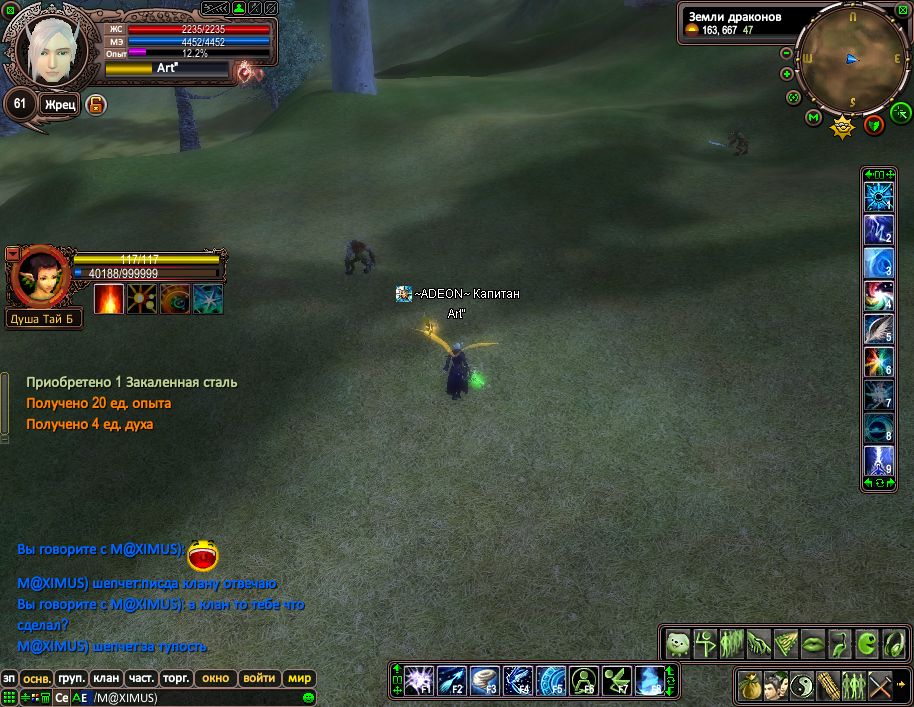Switch to the груп. chat tab
The height and width of the screenshot is (707, 914).
(71, 678)
